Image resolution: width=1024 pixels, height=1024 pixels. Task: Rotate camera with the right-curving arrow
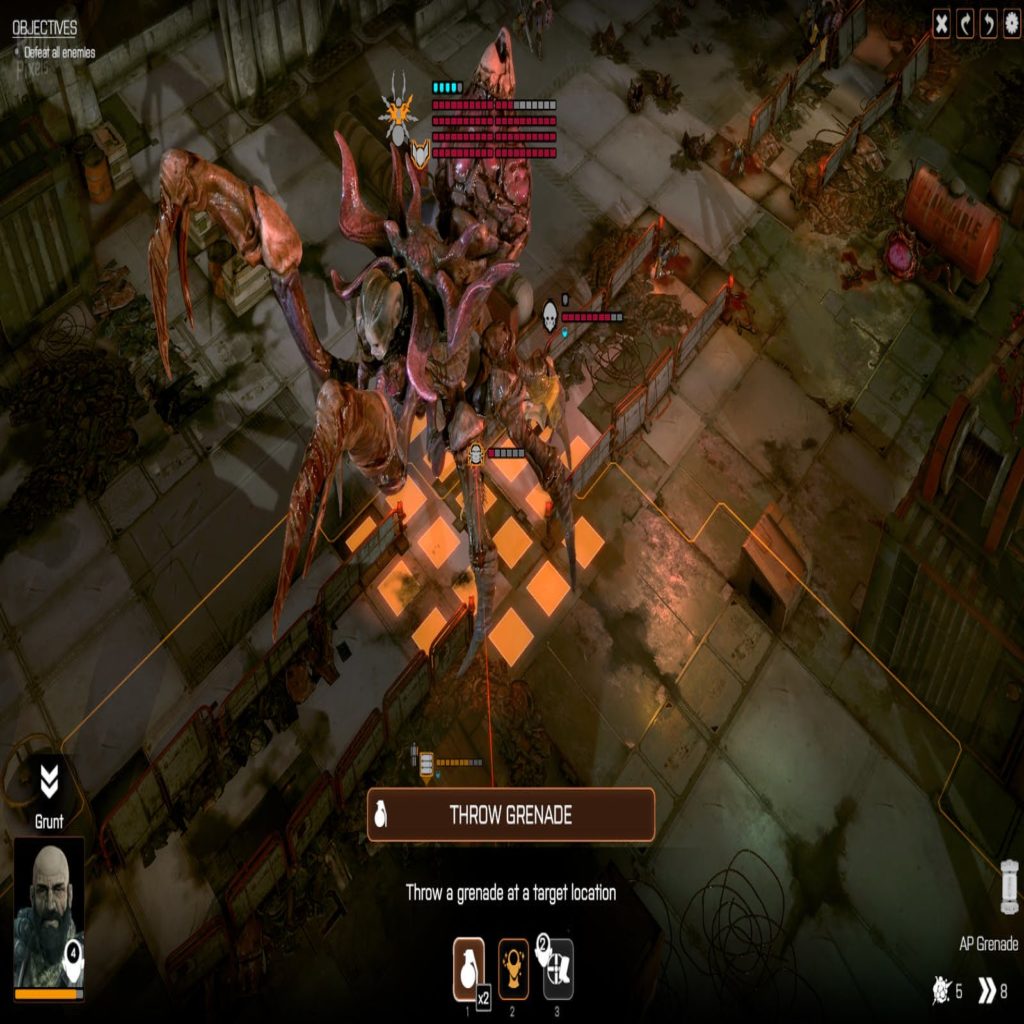point(965,24)
